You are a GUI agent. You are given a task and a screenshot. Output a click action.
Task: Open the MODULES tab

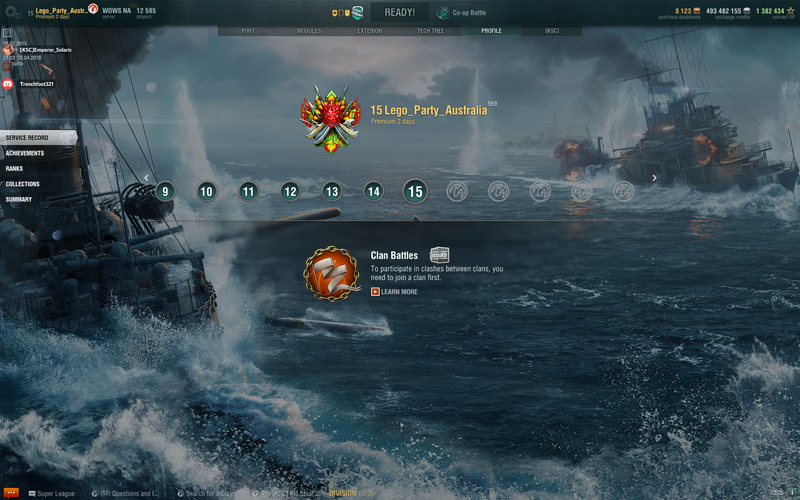point(309,31)
